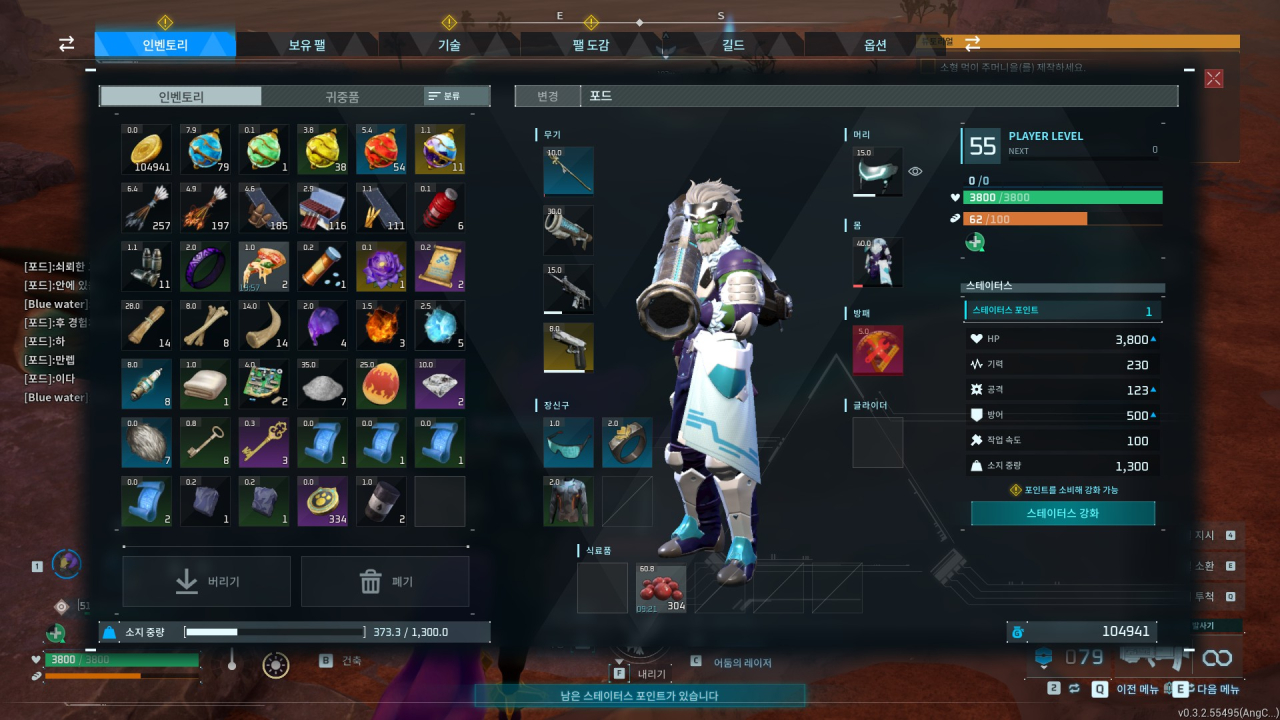The image size is (1280, 720).
Task: Select the pistol weapon slot
Action: point(568,347)
